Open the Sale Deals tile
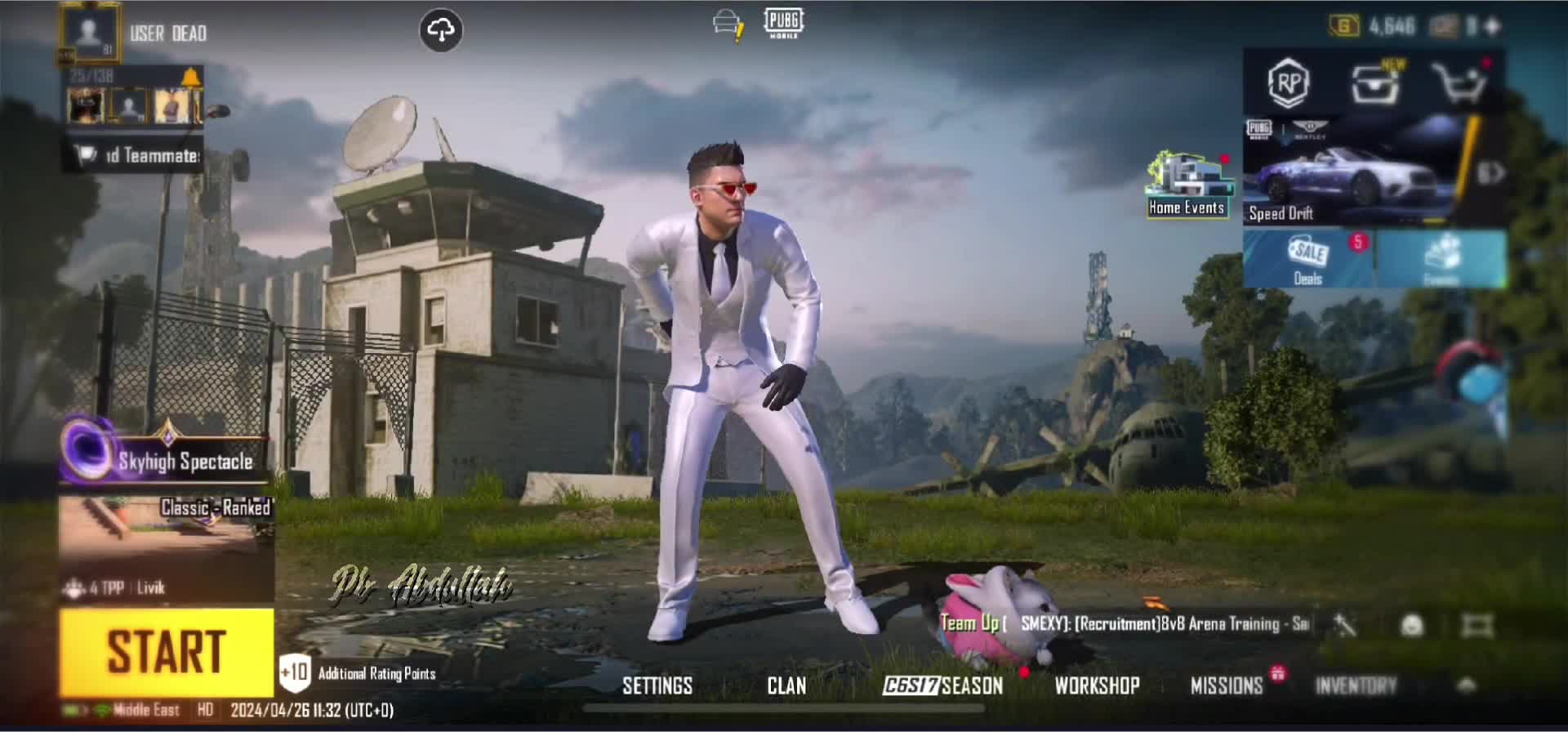 (x=1308, y=259)
